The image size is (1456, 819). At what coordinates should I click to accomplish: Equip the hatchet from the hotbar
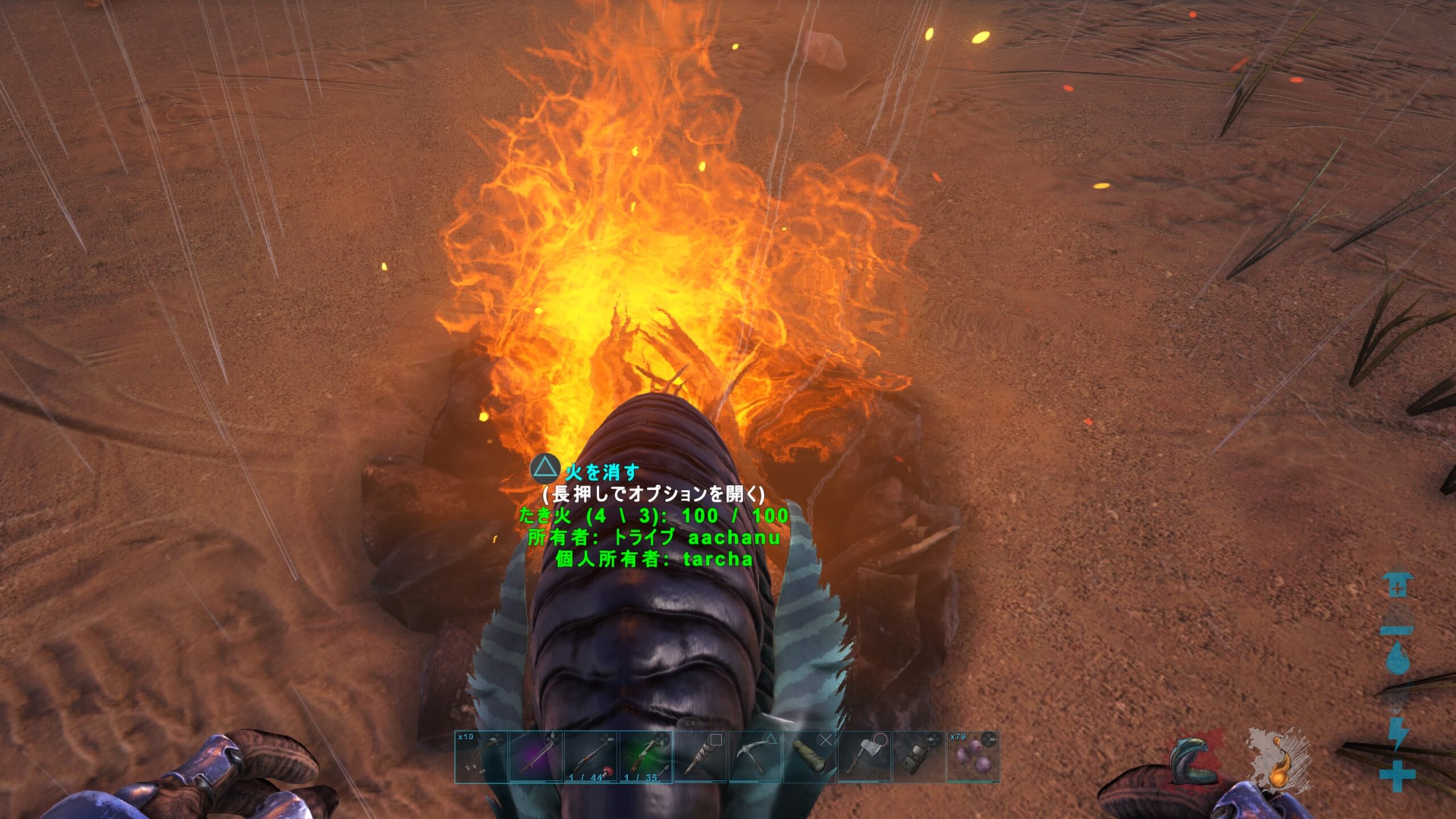tap(864, 756)
